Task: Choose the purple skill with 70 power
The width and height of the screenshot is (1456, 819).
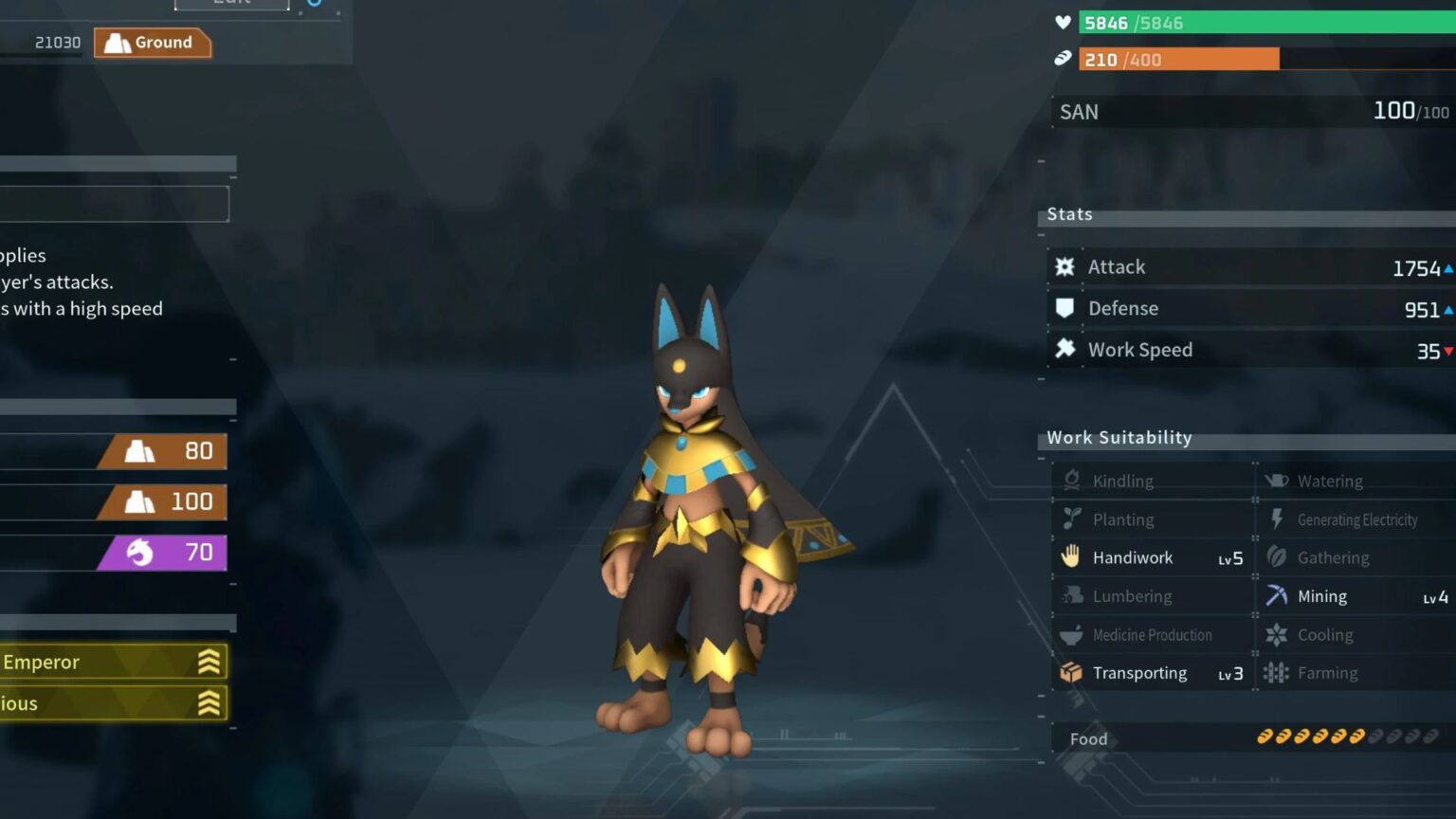Action: 161,553
